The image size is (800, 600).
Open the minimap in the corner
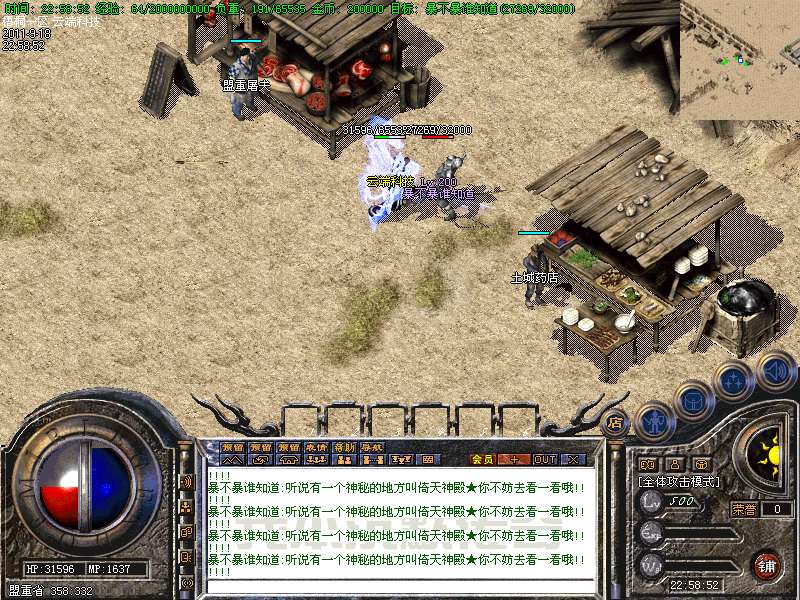(x=739, y=60)
